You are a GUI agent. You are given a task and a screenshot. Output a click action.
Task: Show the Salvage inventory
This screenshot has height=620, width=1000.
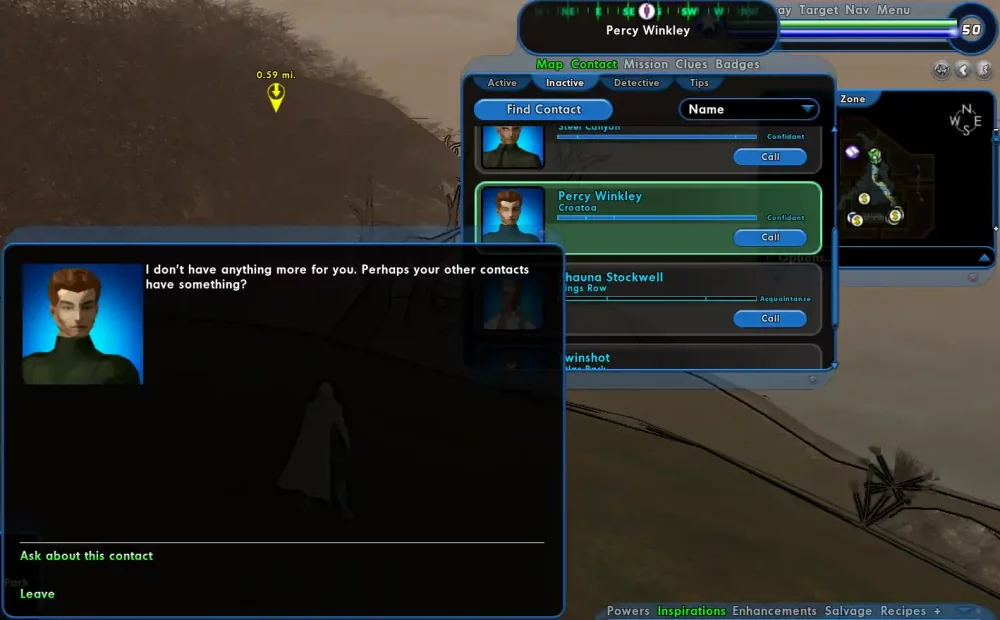click(848, 611)
